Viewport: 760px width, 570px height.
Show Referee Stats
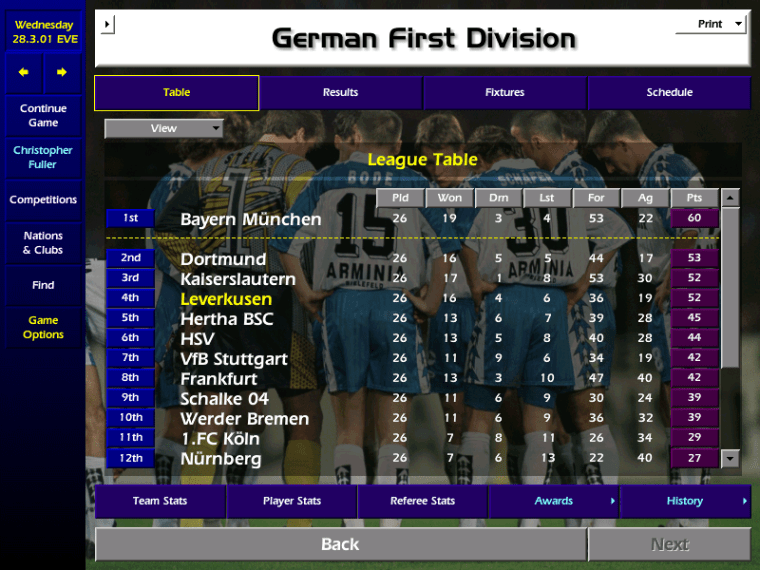[x=422, y=501]
